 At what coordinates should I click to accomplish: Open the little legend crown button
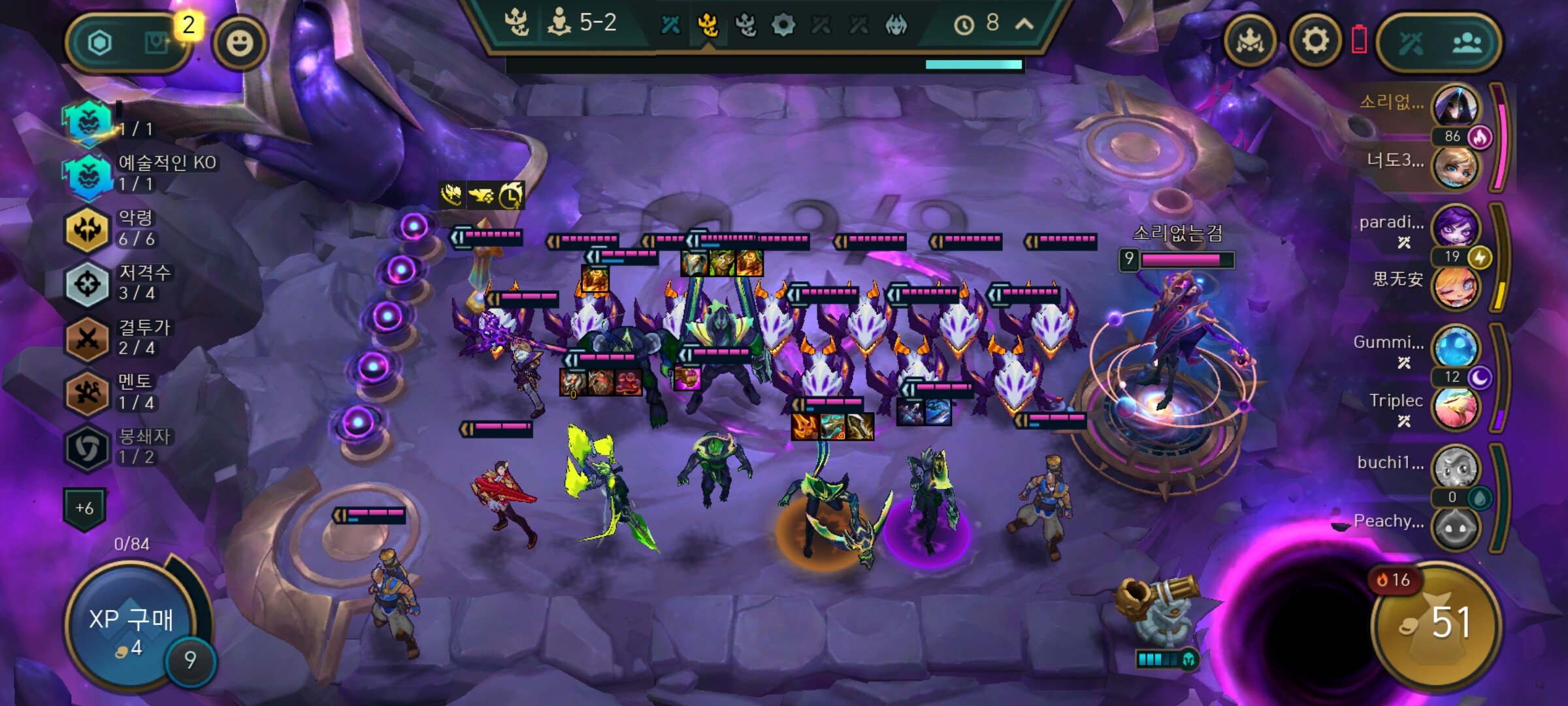point(1249,42)
